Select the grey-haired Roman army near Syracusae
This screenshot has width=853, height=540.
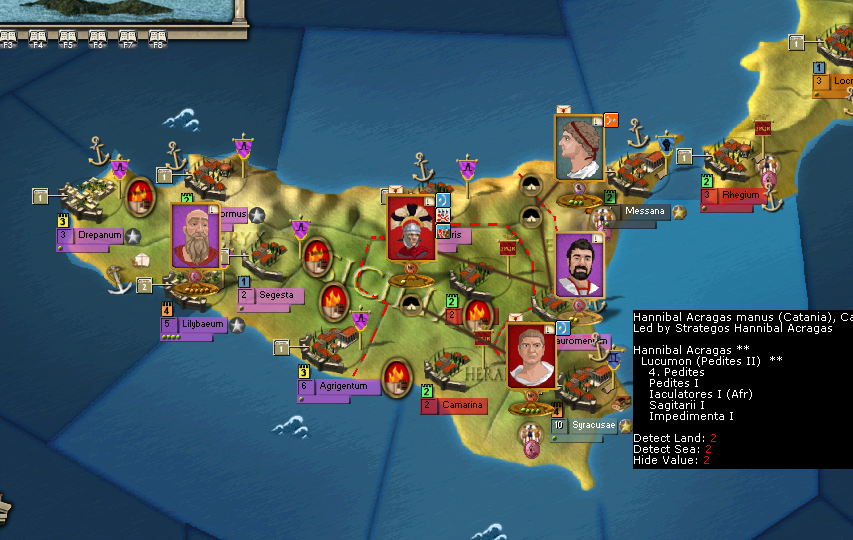pos(531,355)
